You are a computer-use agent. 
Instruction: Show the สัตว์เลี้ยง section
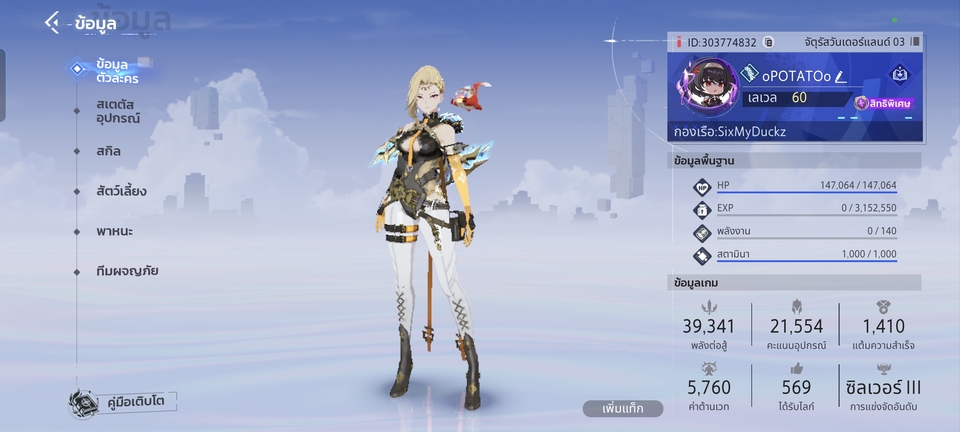[x=122, y=191]
